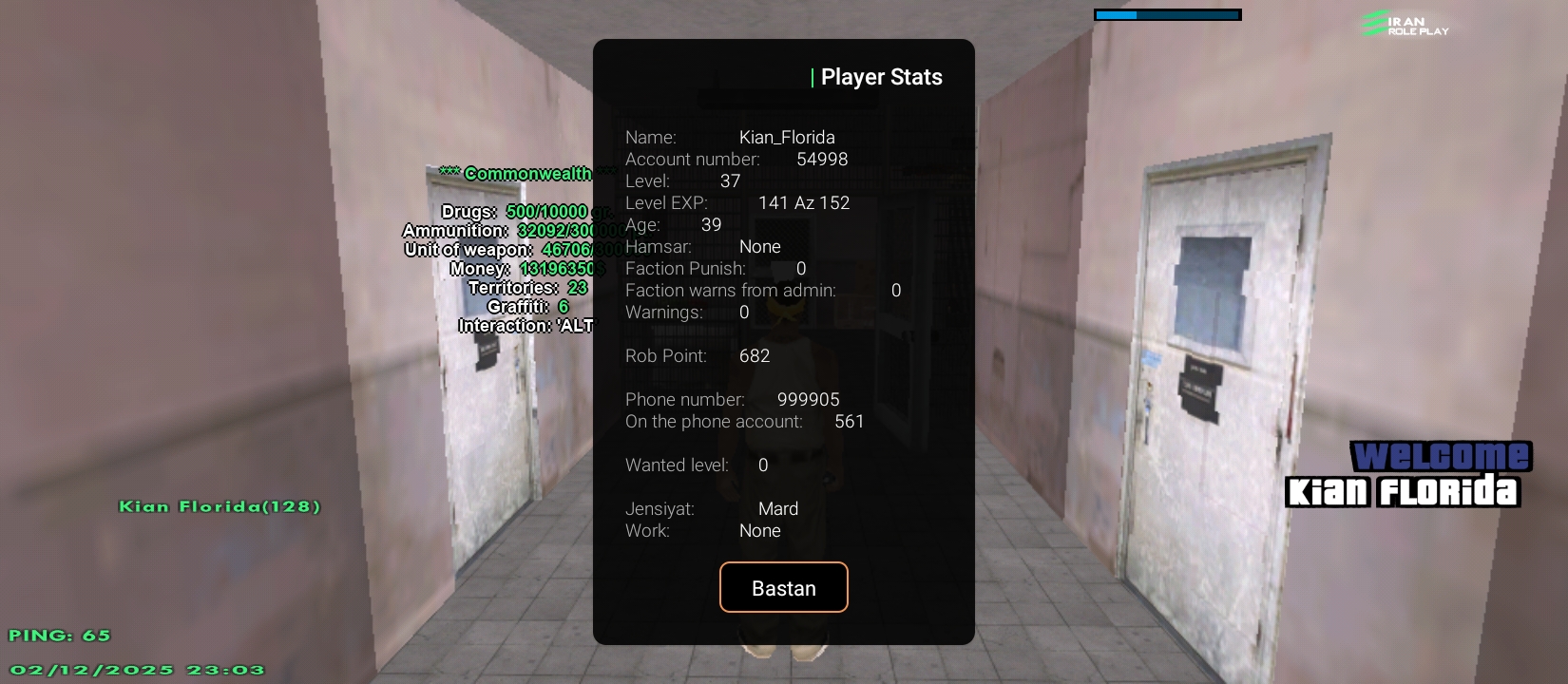Screen dimensions: 1568x684
Task: Select the Jensiyat Mard entry
Action: tap(711, 508)
